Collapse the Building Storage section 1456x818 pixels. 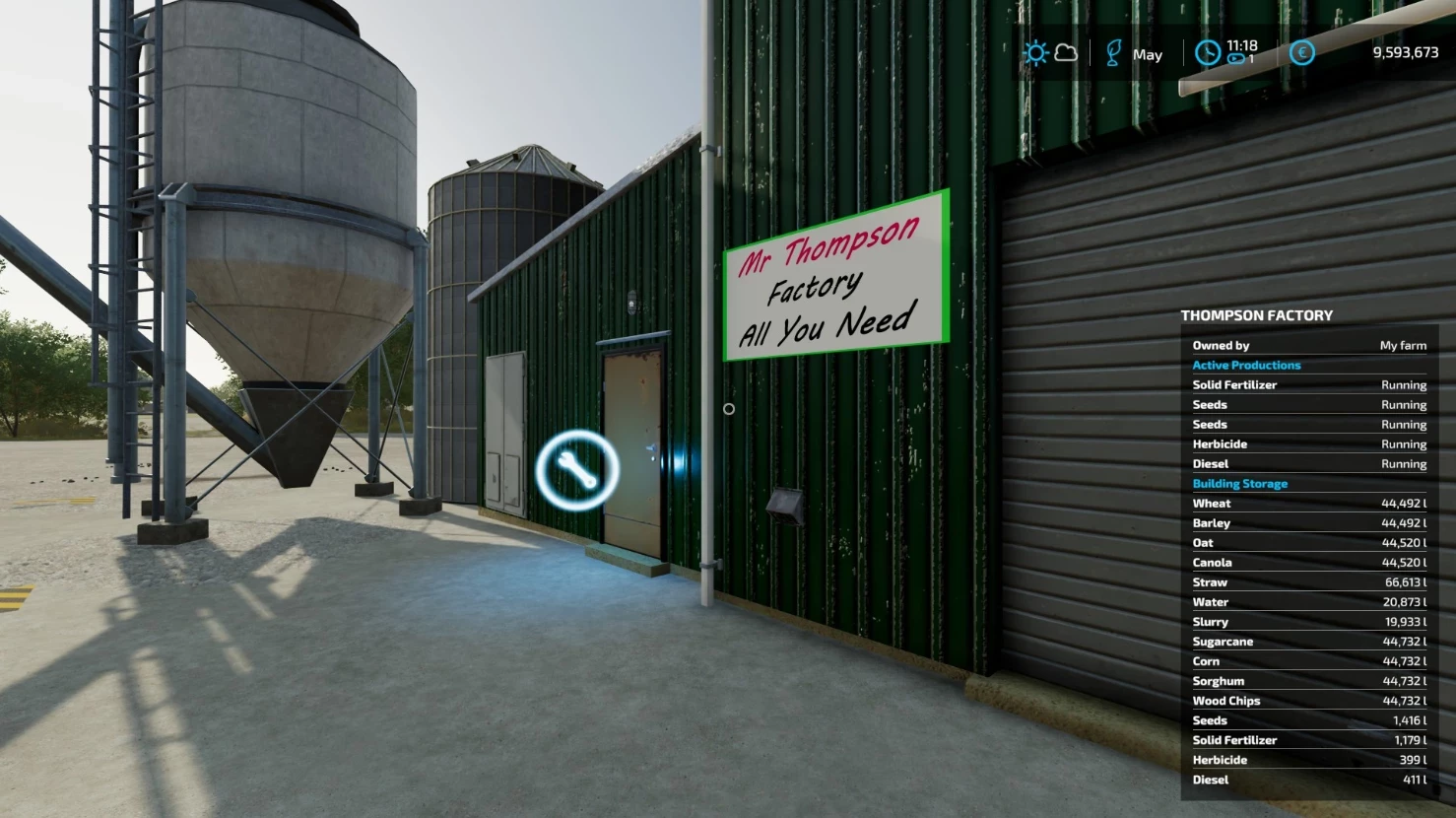pyautogui.click(x=1240, y=483)
